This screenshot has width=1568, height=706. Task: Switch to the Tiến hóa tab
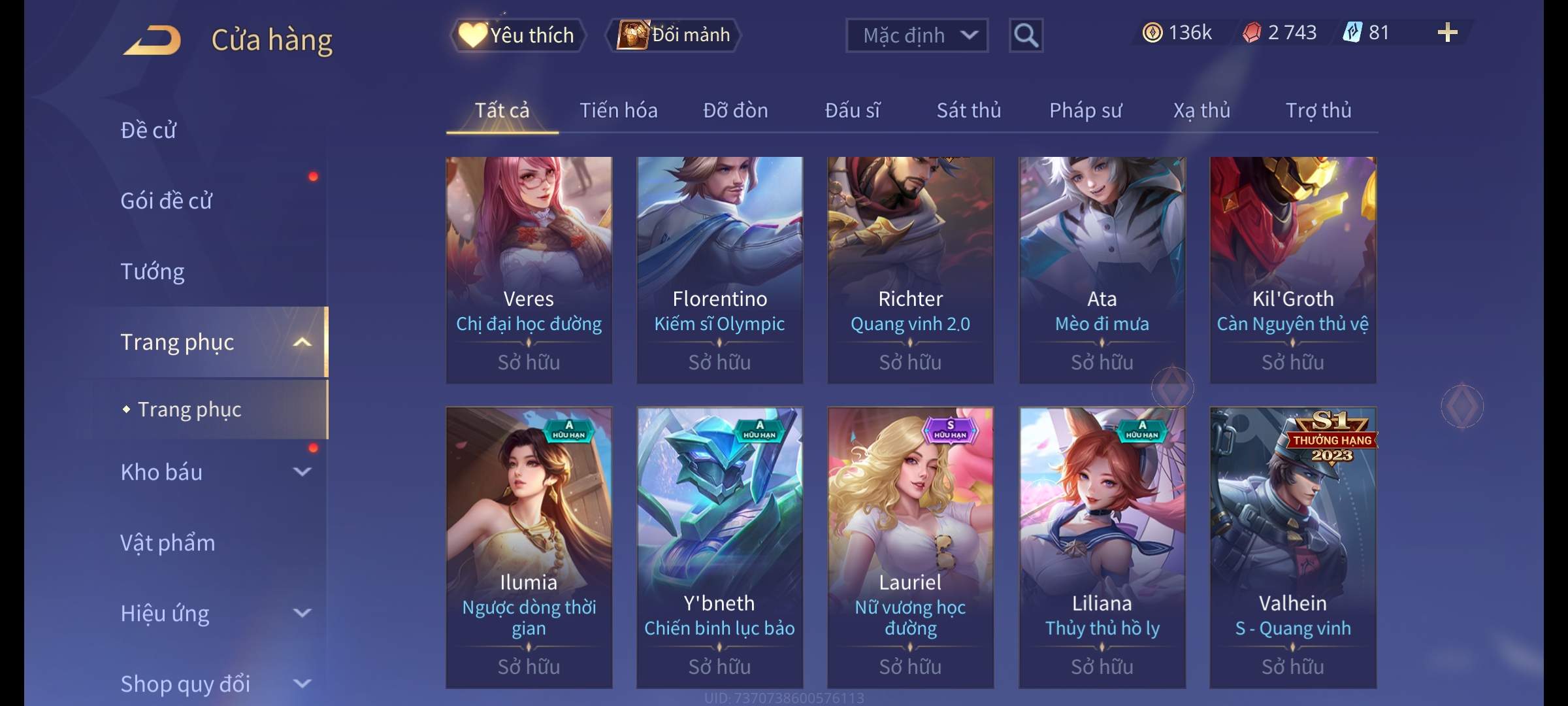(x=618, y=110)
